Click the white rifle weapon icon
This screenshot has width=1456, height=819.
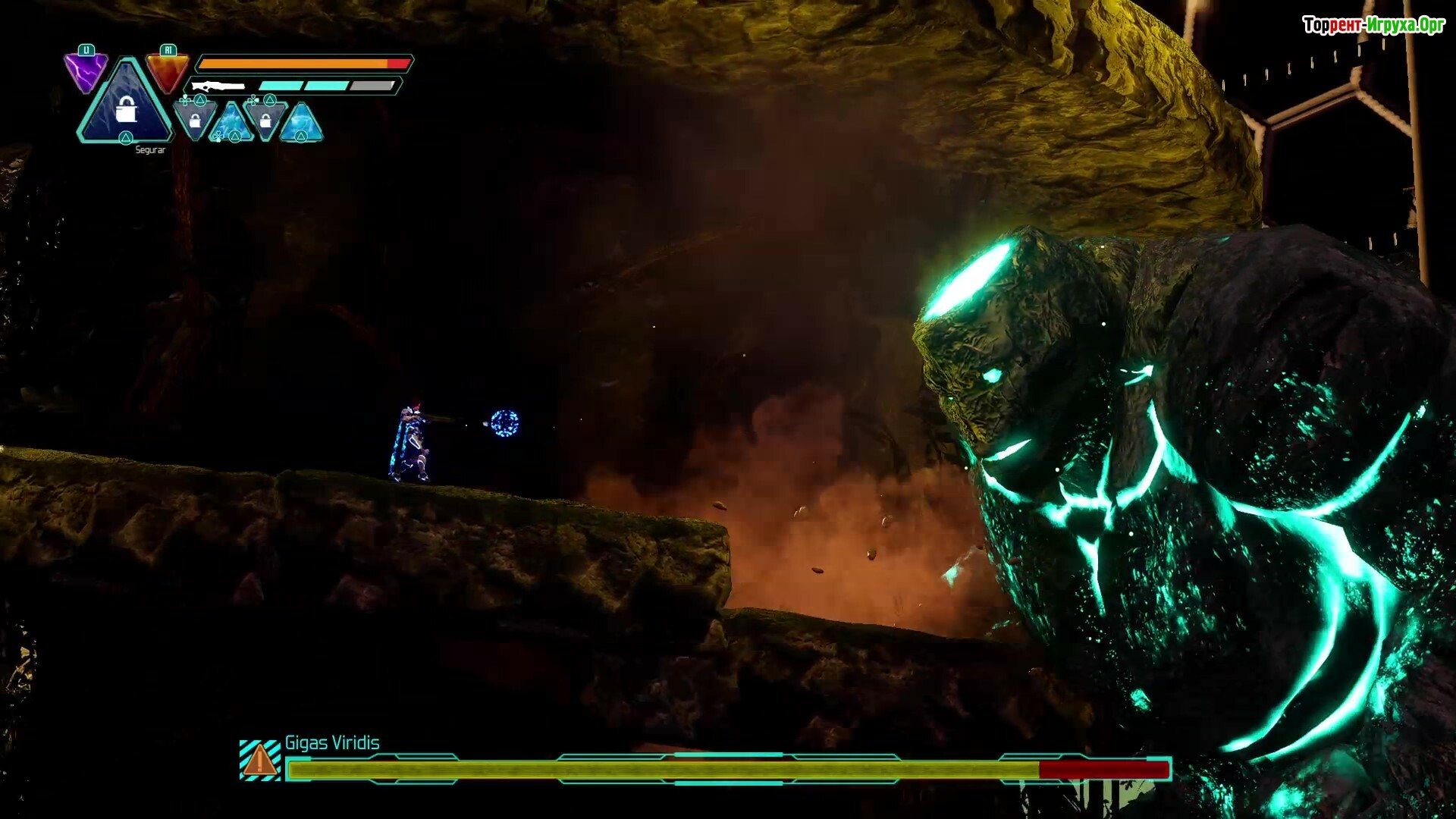pos(218,86)
